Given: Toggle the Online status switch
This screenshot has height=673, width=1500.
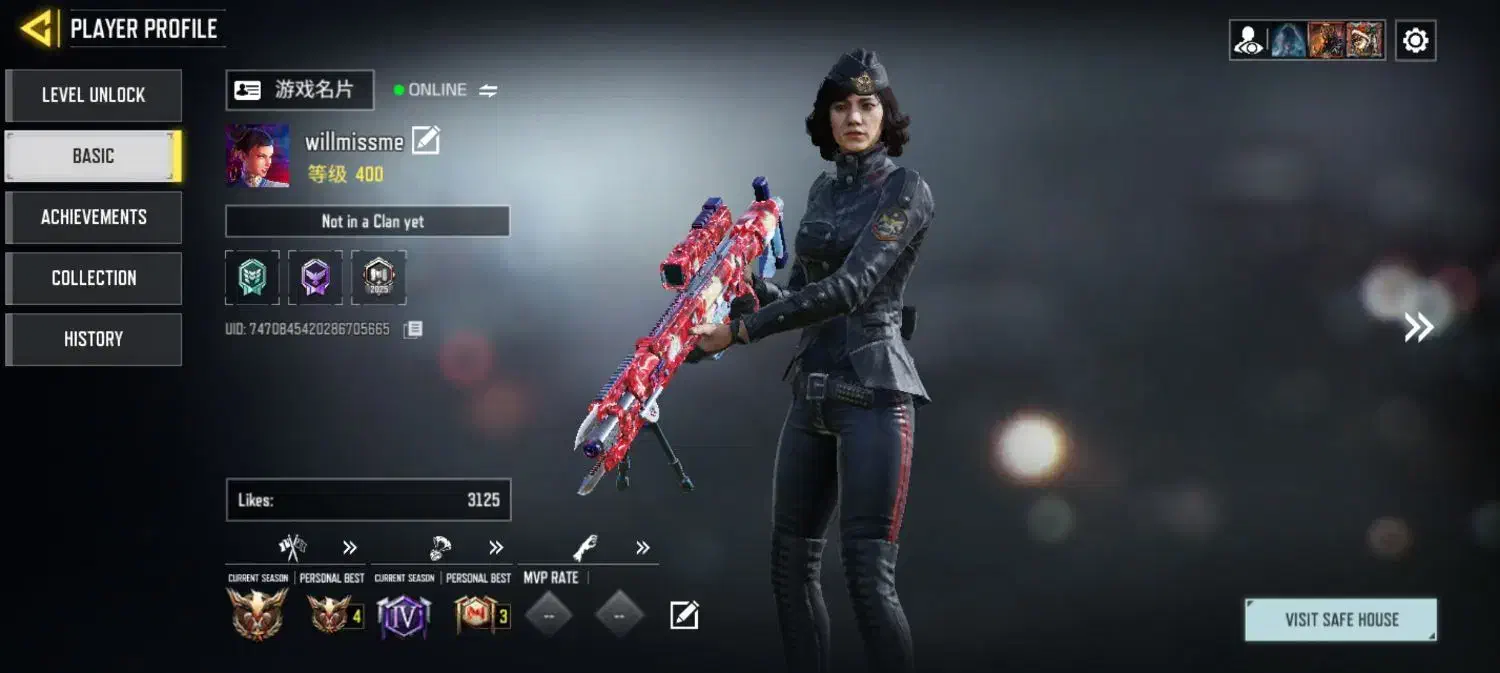Looking at the screenshot, I should tap(488, 90).
